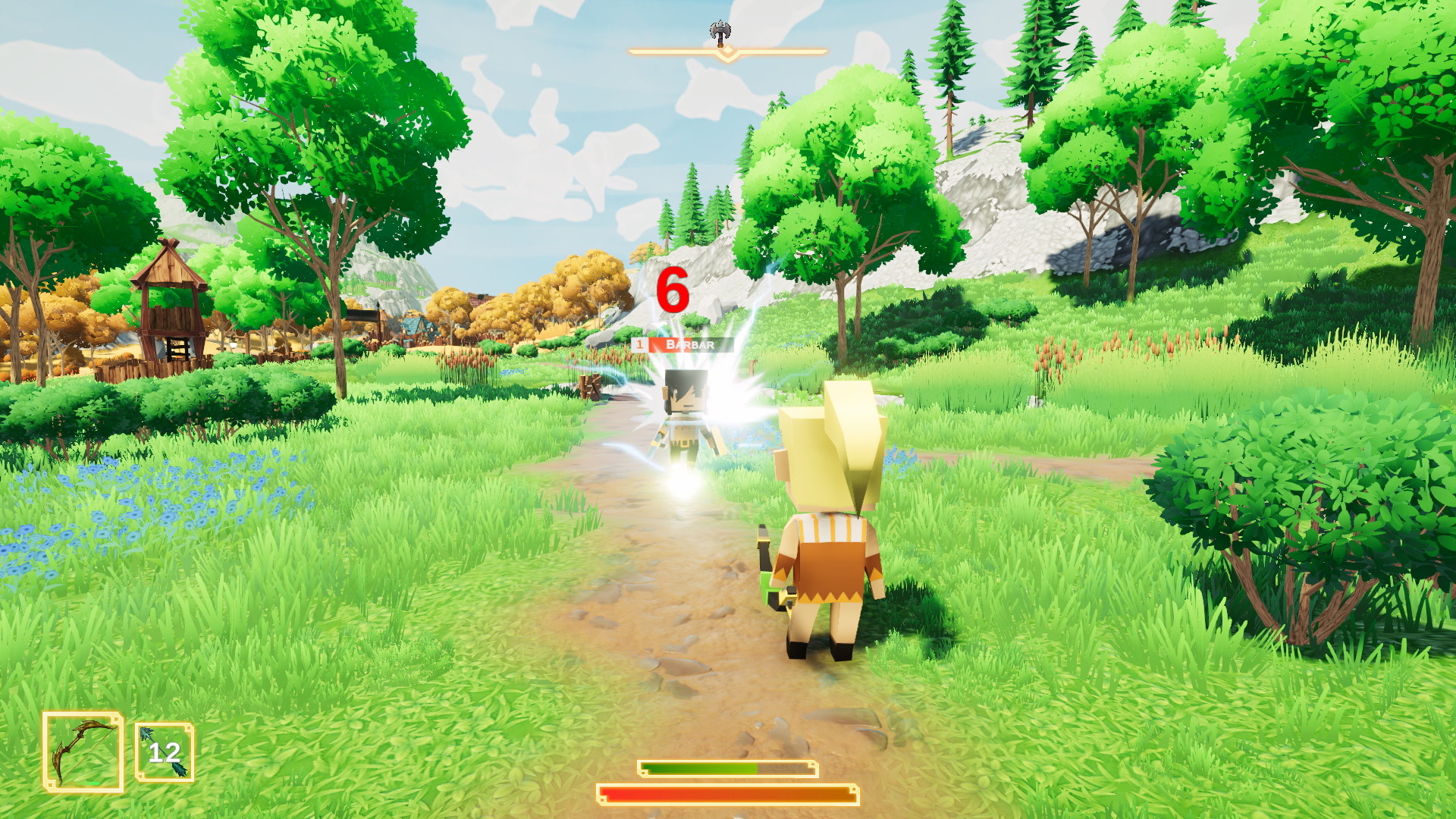Click the red damage number 6
The image size is (1456, 819).
[x=670, y=290]
